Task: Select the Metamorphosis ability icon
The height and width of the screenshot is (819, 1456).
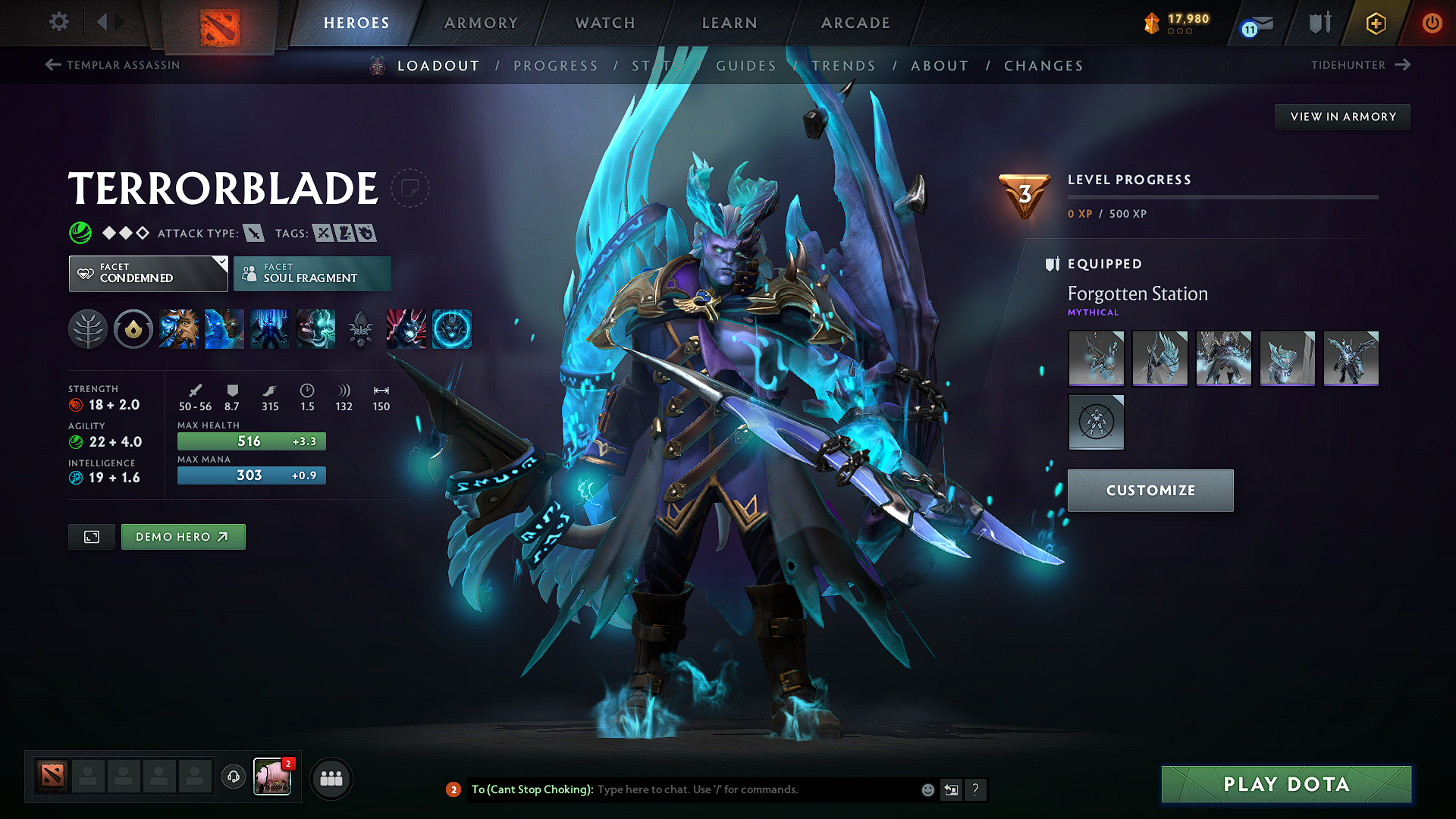Action: 270,329
